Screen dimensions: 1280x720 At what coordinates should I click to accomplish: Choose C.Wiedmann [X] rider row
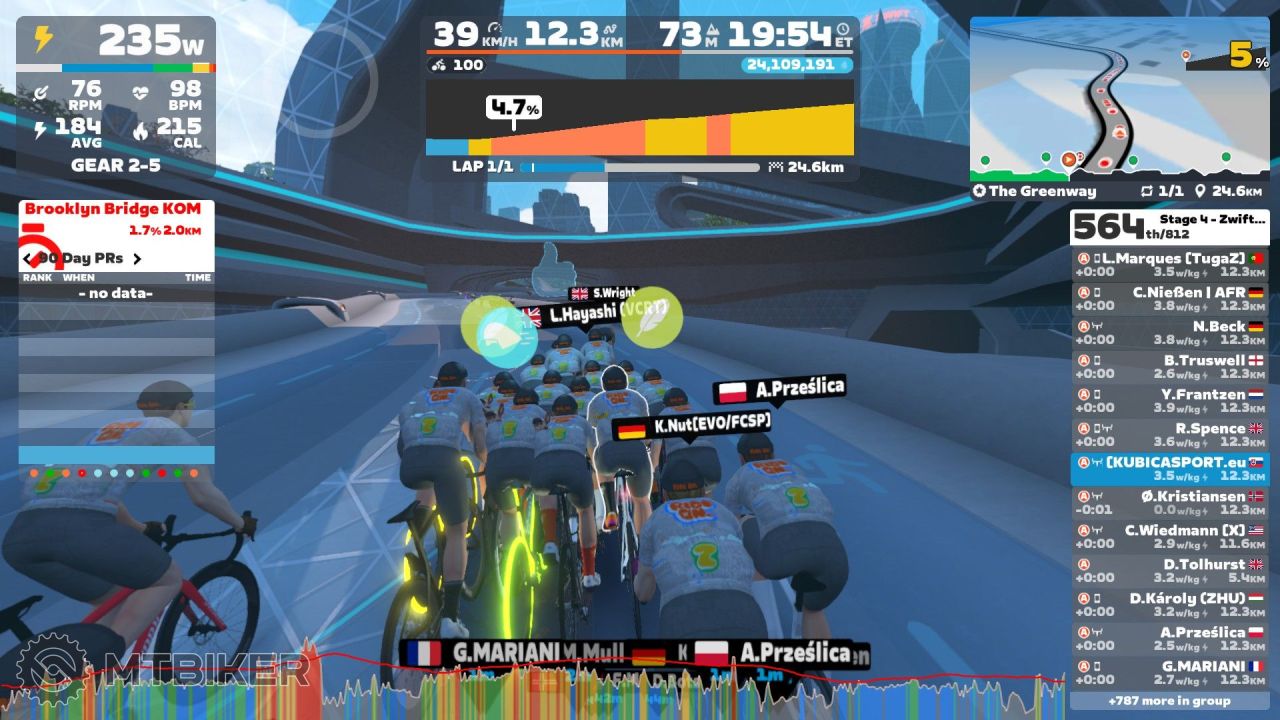click(x=1169, y=537)
